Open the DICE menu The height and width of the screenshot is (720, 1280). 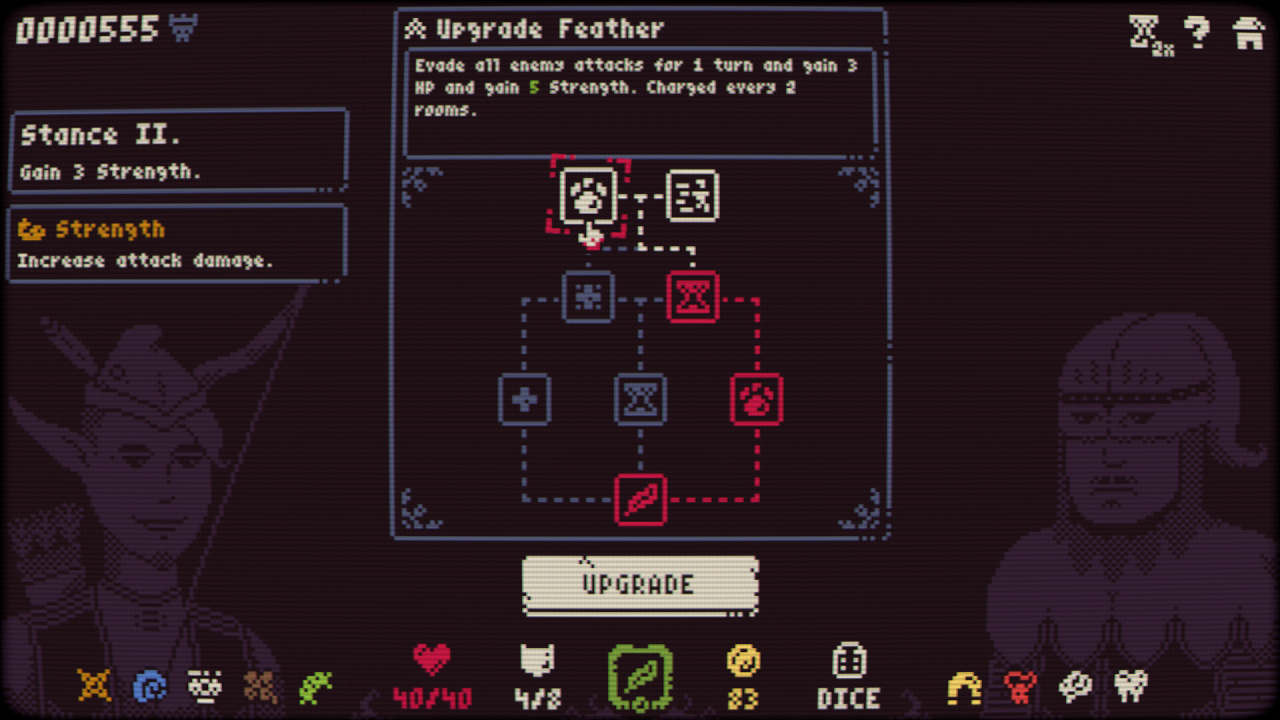click(847, 678)
